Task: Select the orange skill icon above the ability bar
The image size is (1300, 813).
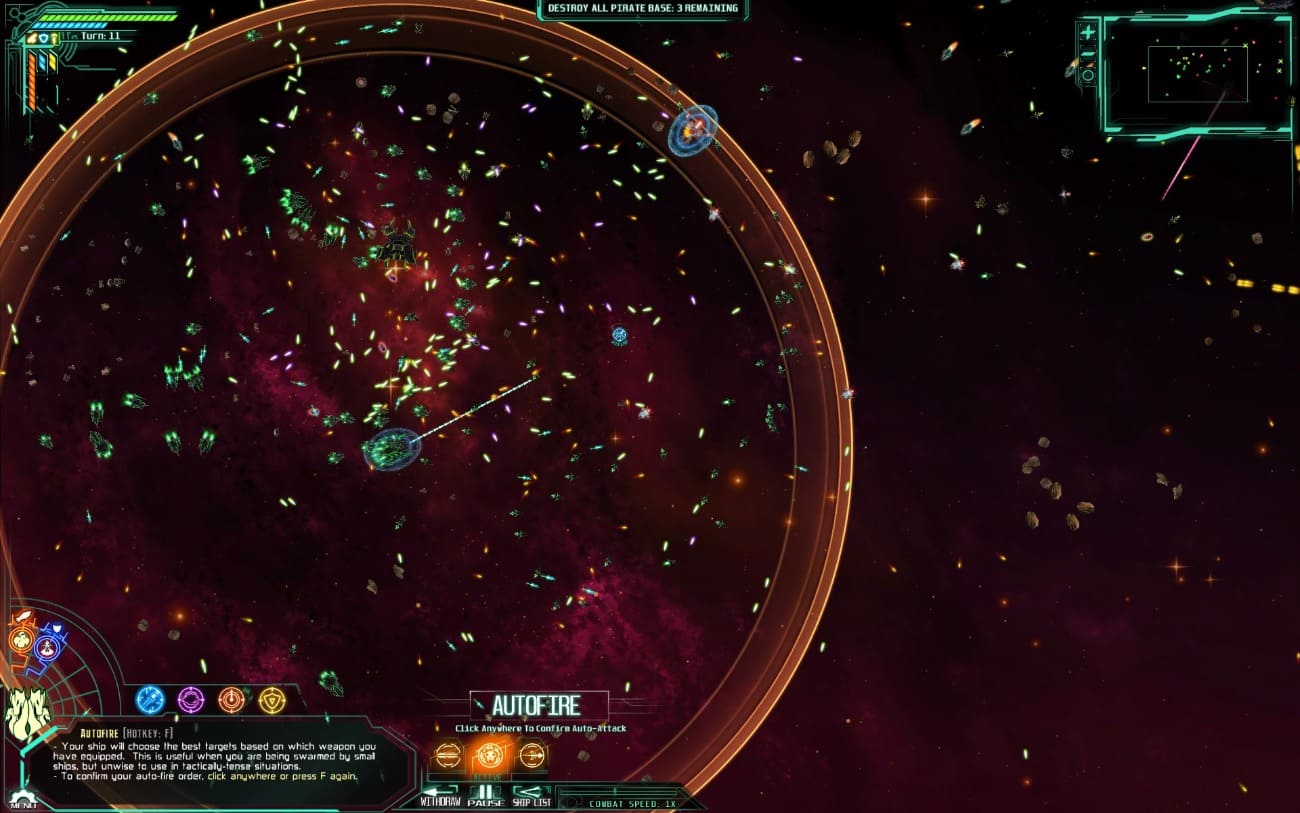Action: tap(21, 638)
